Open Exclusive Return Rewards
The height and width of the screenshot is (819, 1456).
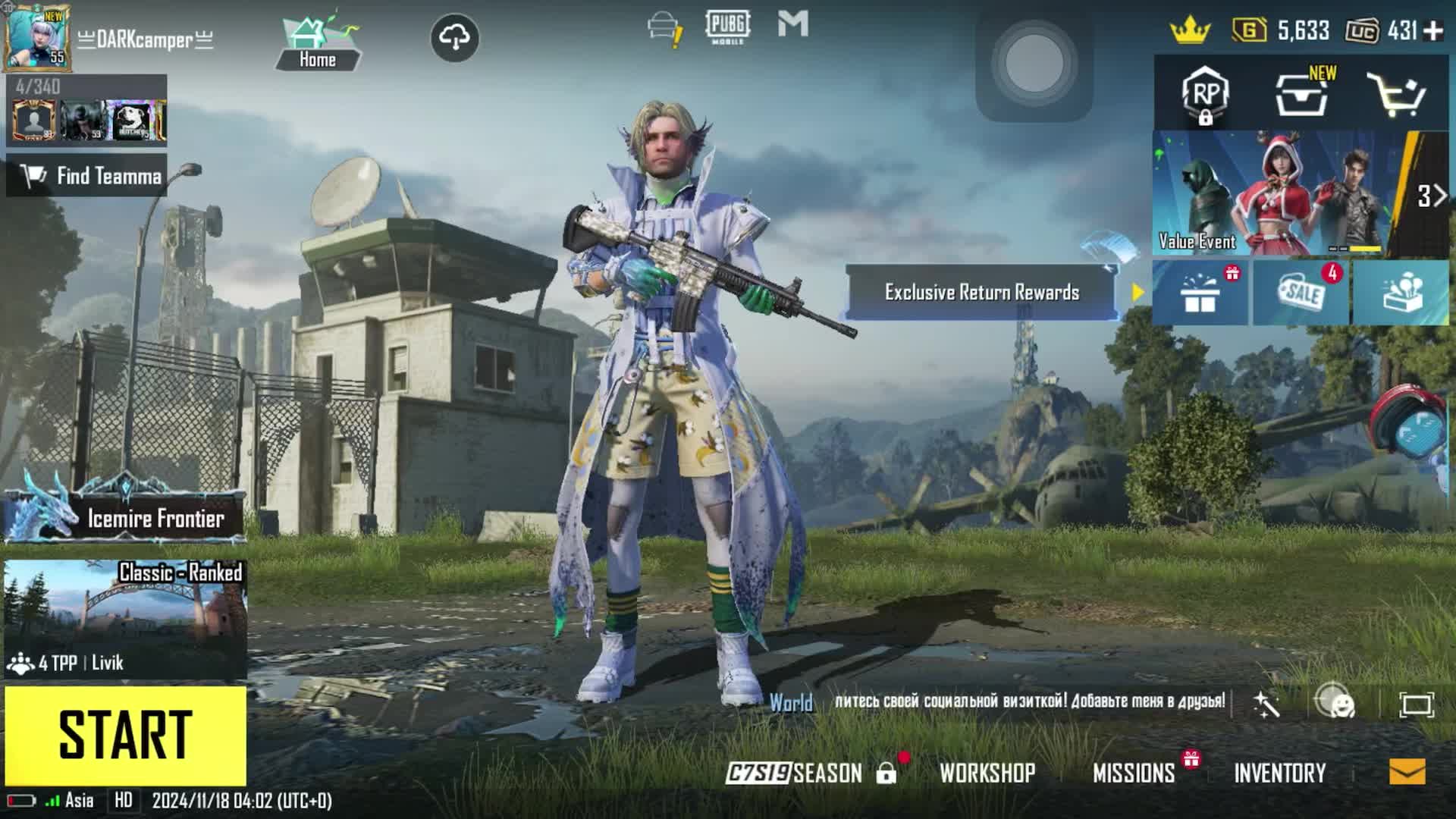[981, 292]
